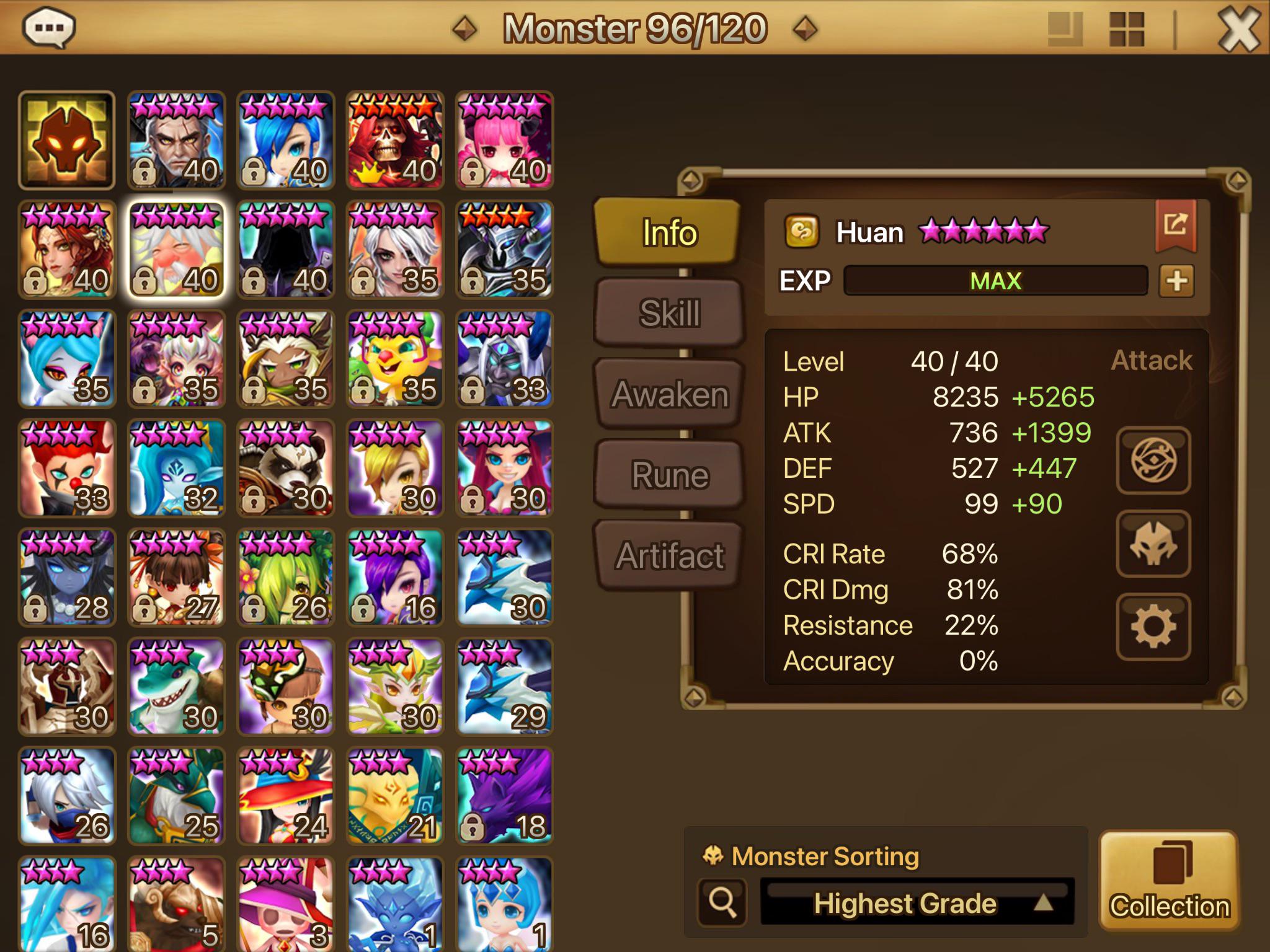The height and width of the screenshot is (952, 1270).
Task: Click the skull emblem icon on the stats panel
Action: 1153,545
